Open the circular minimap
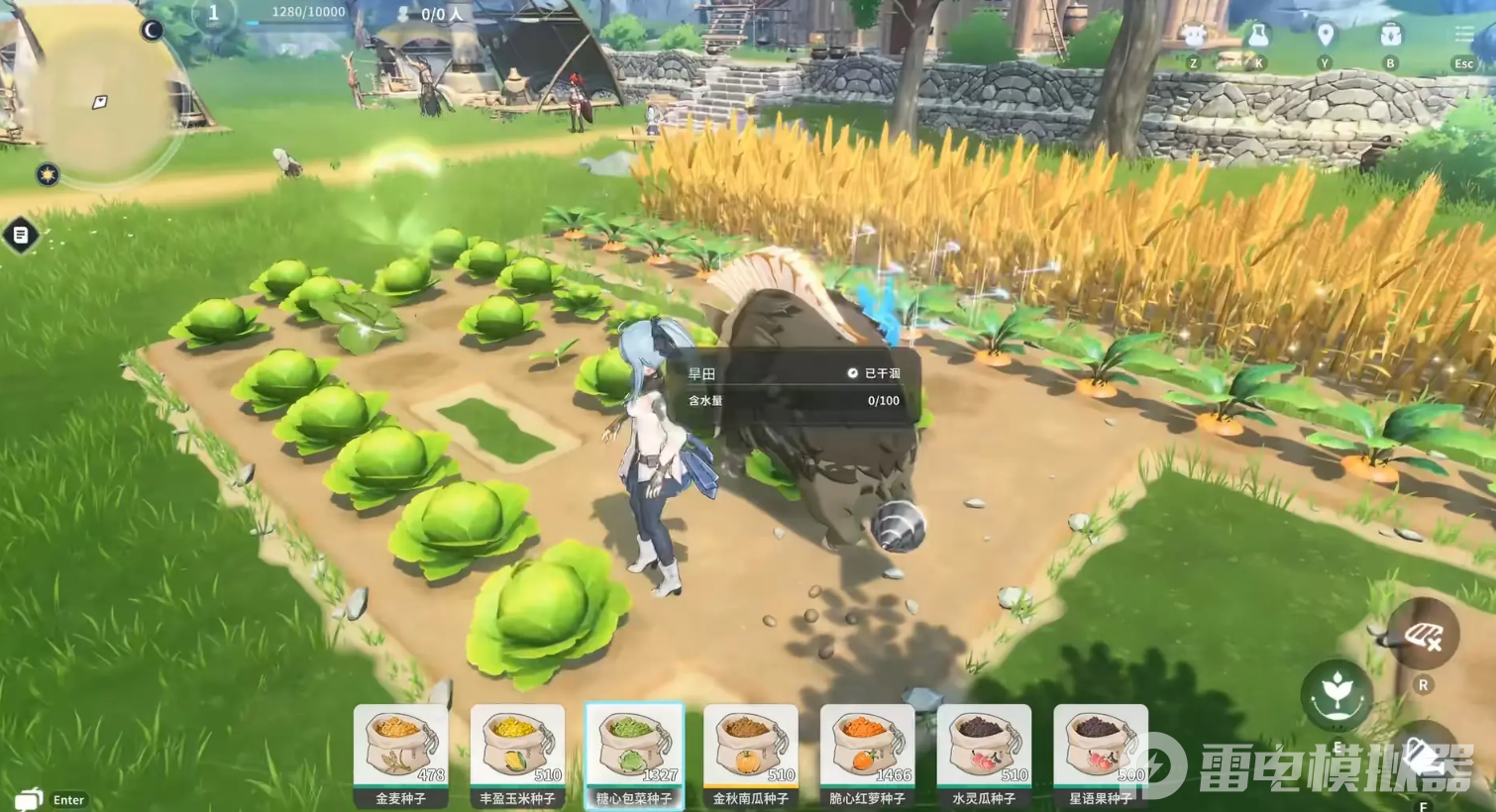Image resolution: width=1496 pixels, height=812 pixels. pyautogui.click(x=99, y=99)
